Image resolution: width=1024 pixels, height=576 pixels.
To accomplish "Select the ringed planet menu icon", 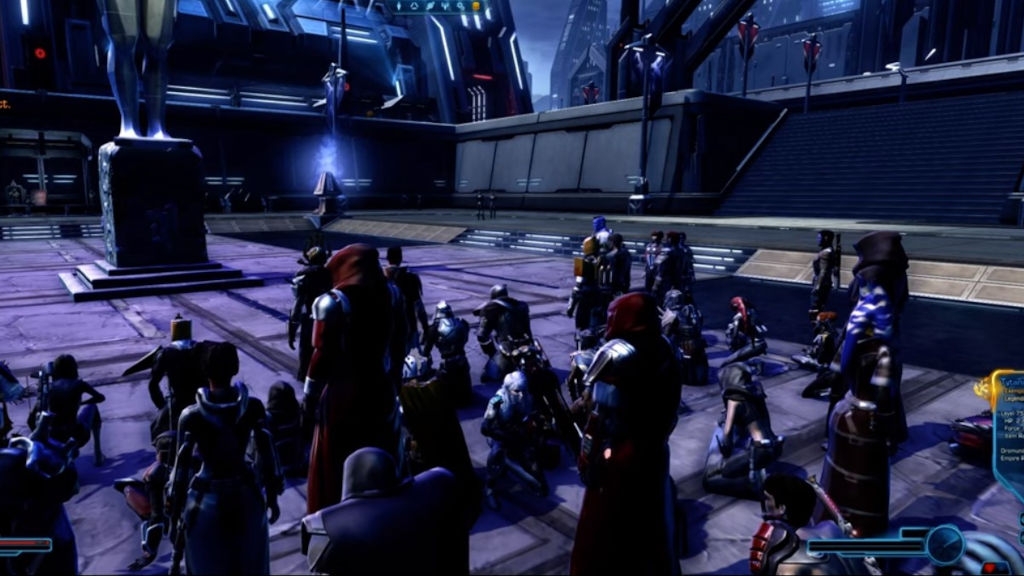I will tap(430, 6).
